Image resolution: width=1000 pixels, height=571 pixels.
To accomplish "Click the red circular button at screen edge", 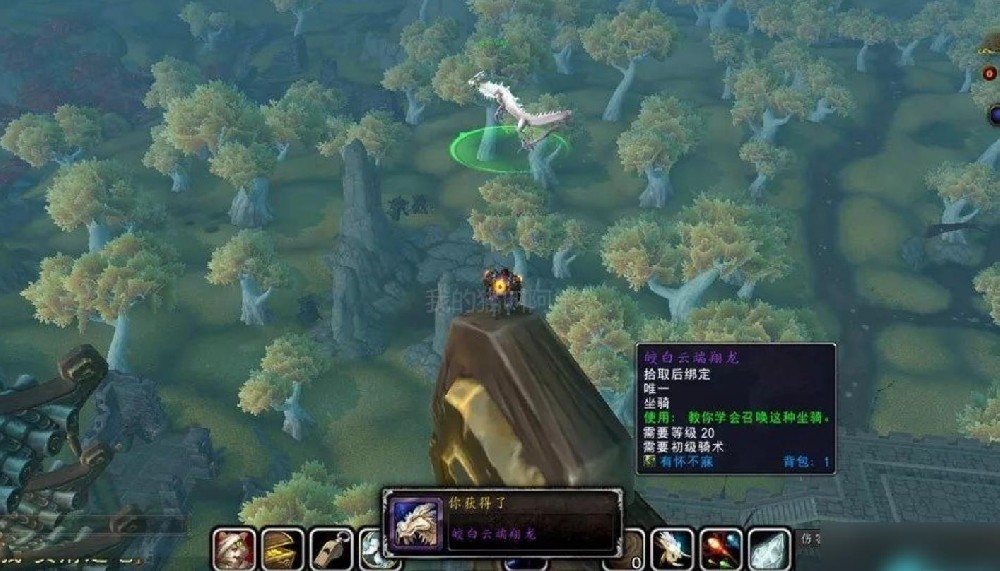I will point(989,73).
